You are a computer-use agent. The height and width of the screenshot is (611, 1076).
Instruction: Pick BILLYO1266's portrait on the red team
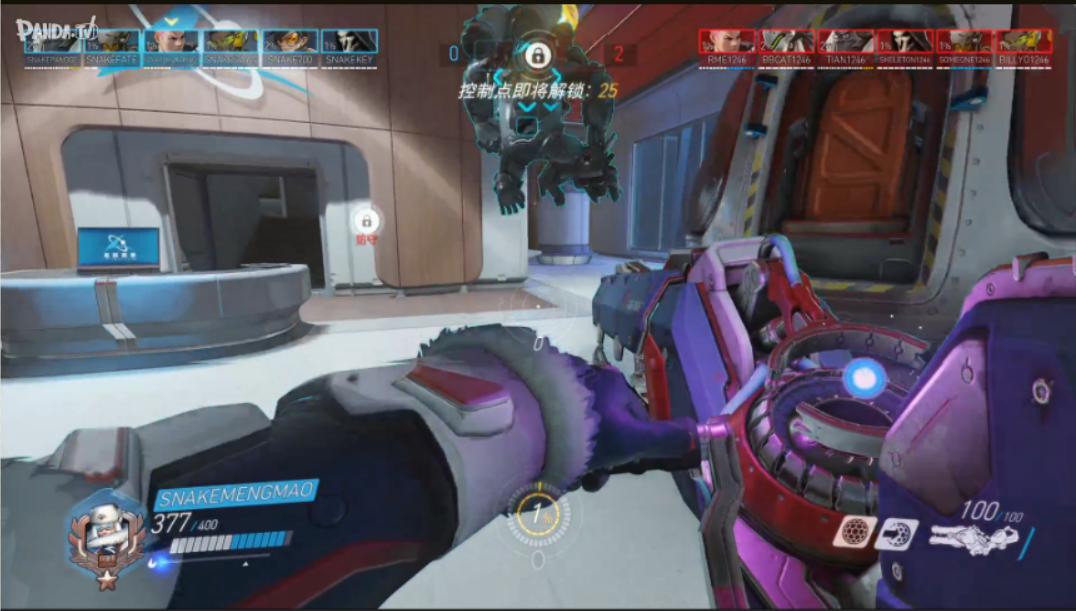coord(1023,41)
